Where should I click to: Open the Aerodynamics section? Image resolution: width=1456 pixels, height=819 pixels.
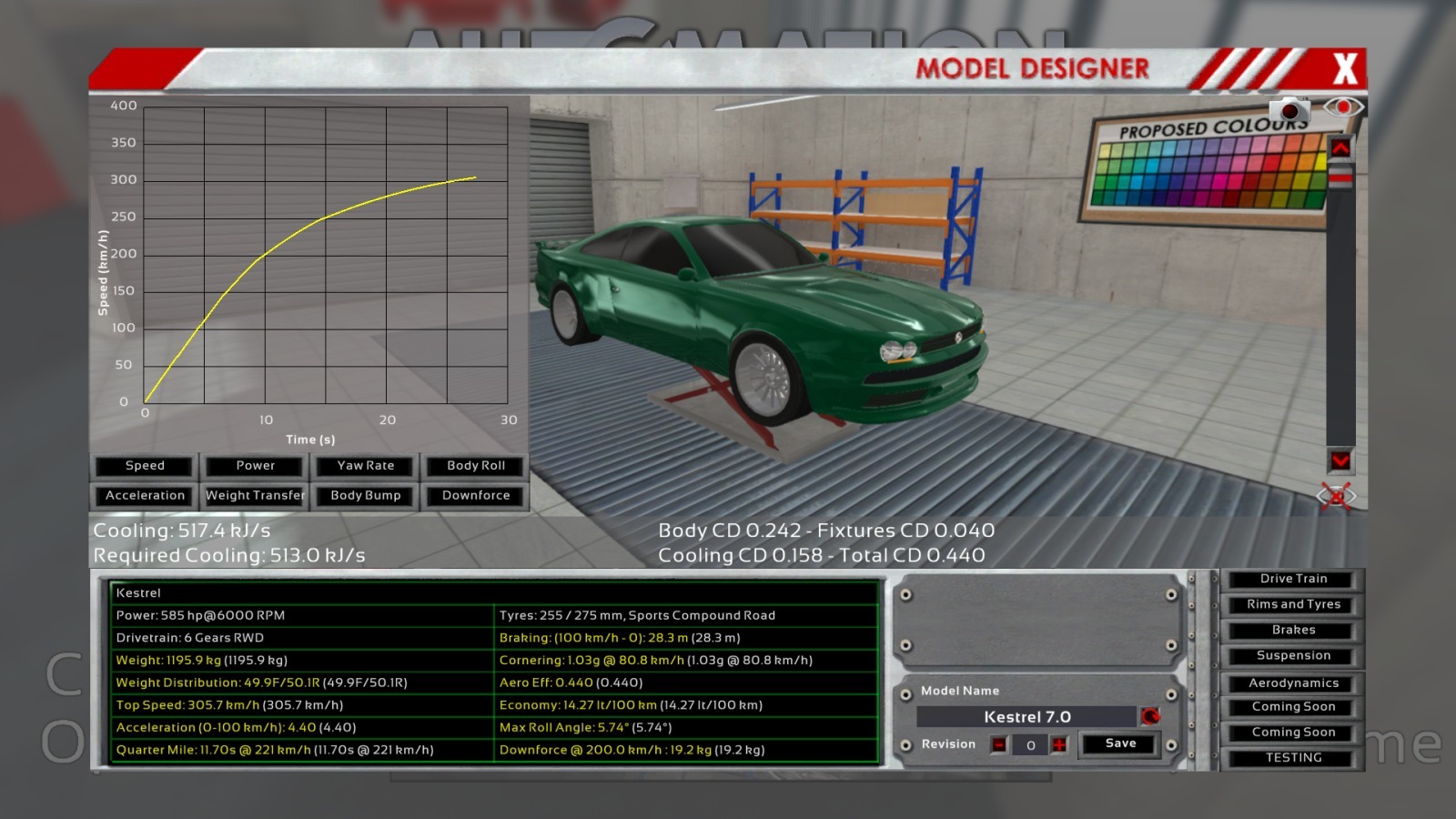pos(1293,683)
